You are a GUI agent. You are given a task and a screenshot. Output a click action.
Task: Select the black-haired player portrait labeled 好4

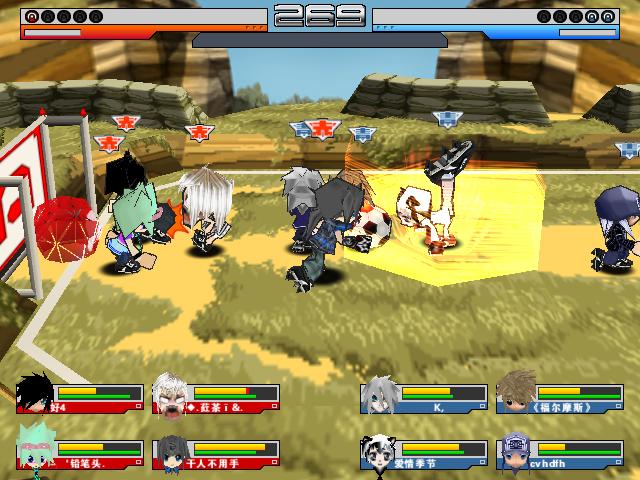point(36,392)
